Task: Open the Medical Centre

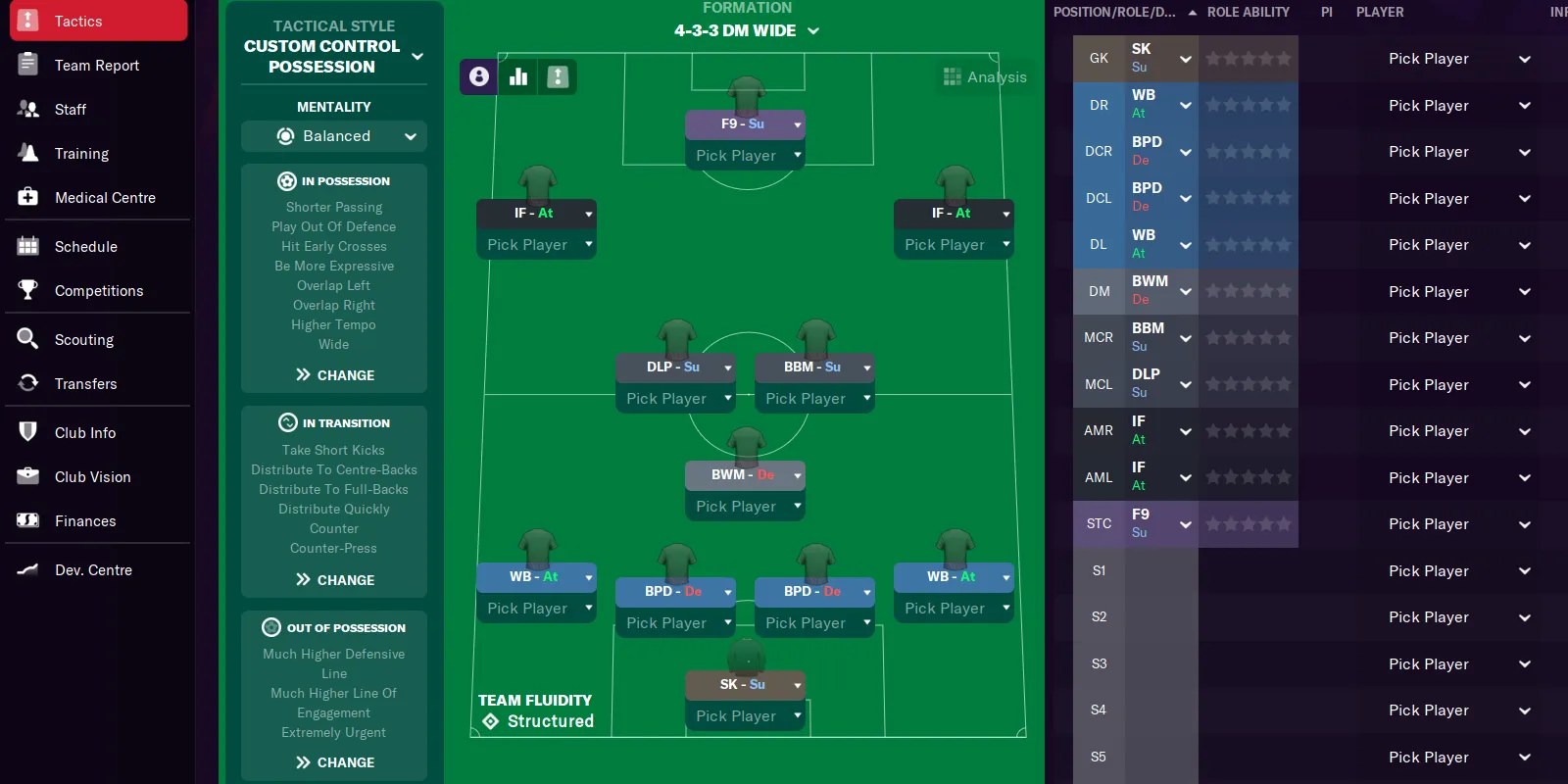Action: [28, 197]
